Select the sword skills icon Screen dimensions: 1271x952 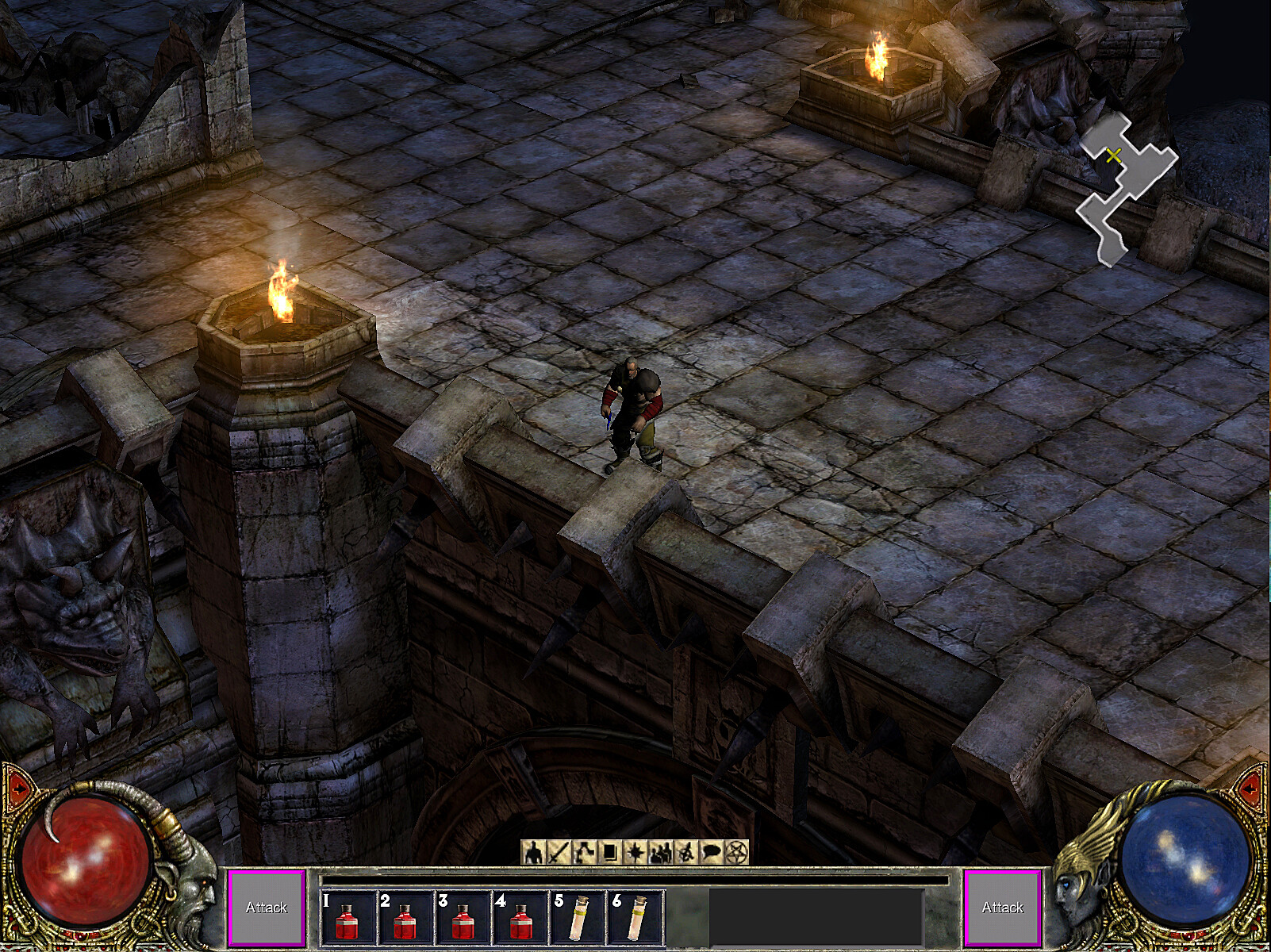coord(558,853)
